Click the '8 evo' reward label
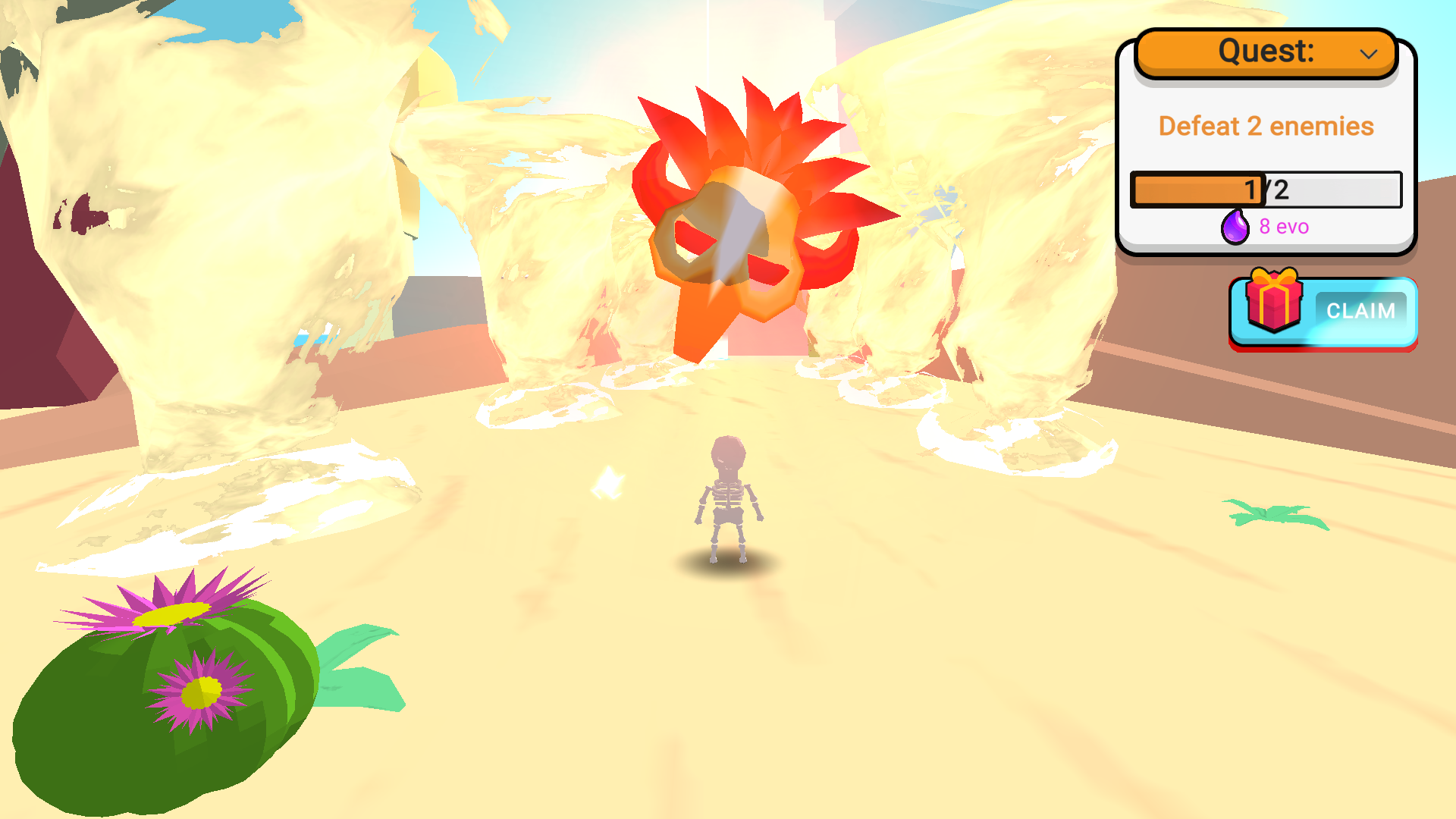 coord(1284,226)
